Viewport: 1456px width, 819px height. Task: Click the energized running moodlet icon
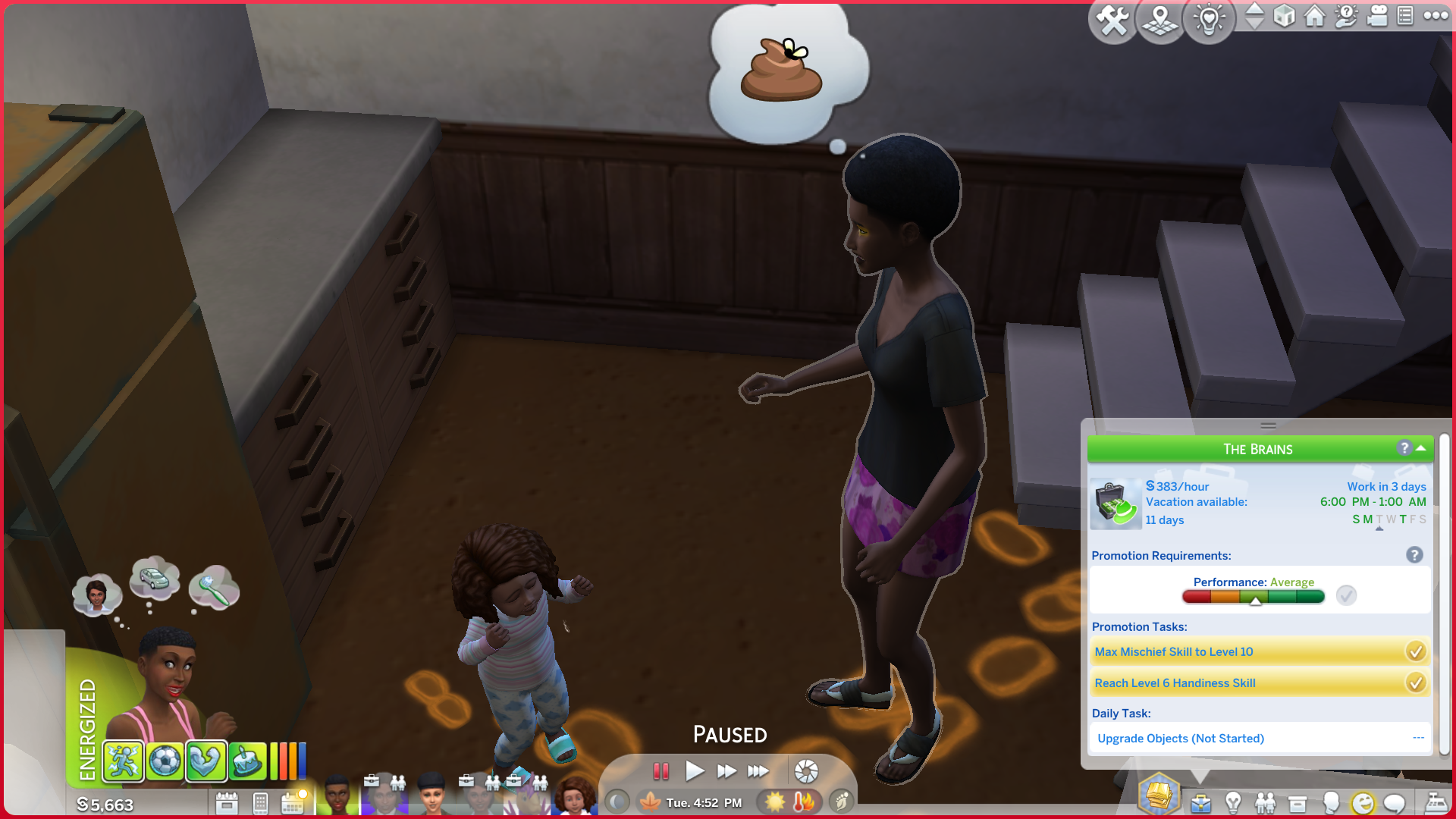[123, 761]
